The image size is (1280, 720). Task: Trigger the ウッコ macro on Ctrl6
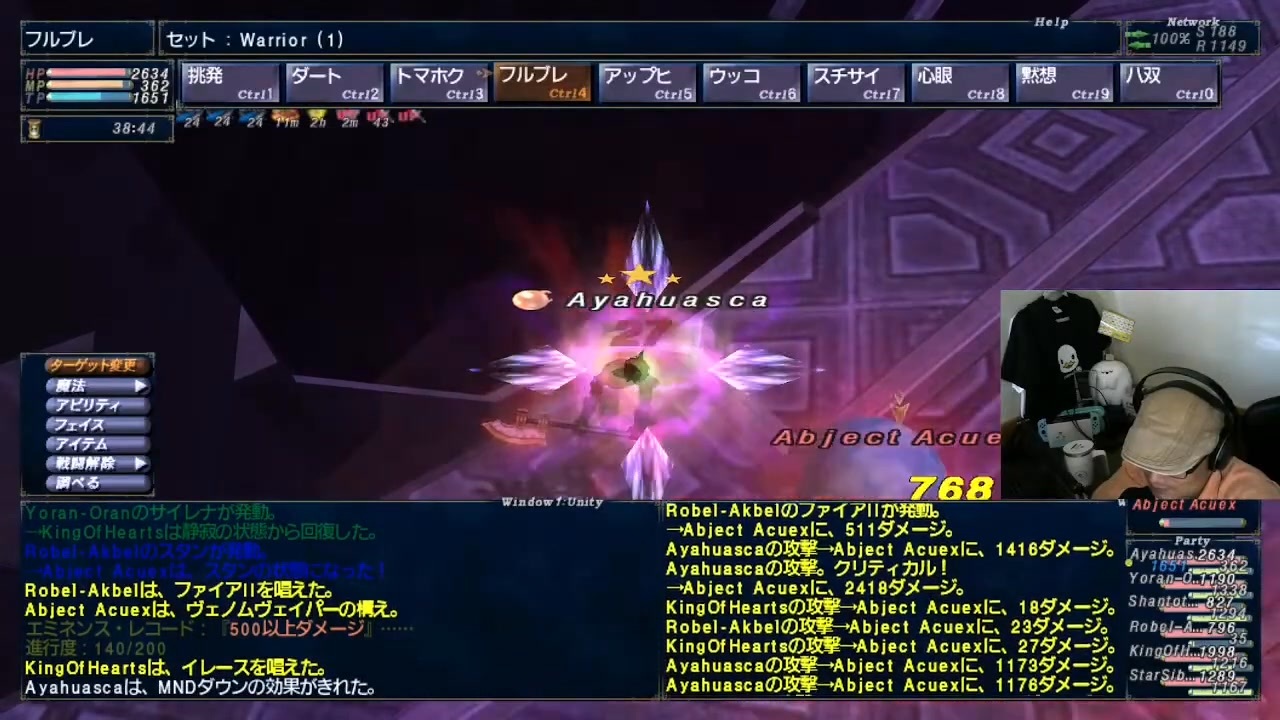tap(750, 82)
